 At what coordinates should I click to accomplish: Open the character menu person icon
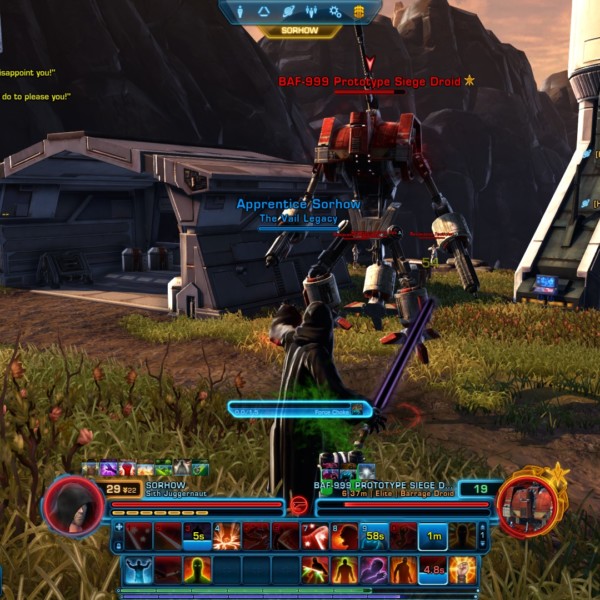tap(241, 12)
